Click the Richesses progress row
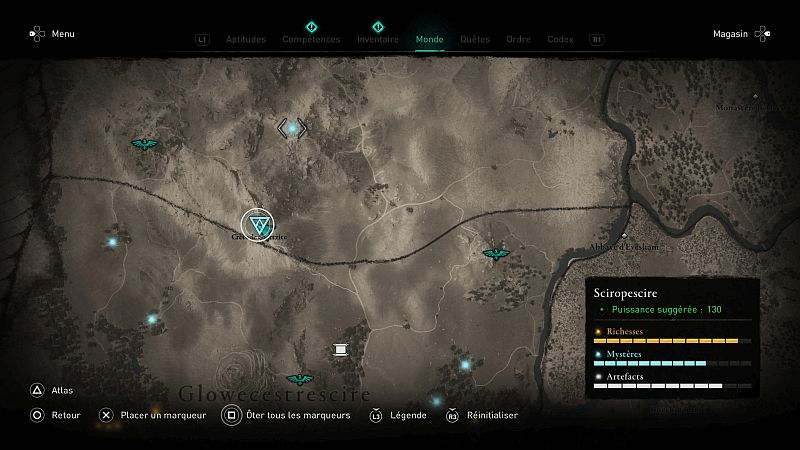 click(672, 336)
